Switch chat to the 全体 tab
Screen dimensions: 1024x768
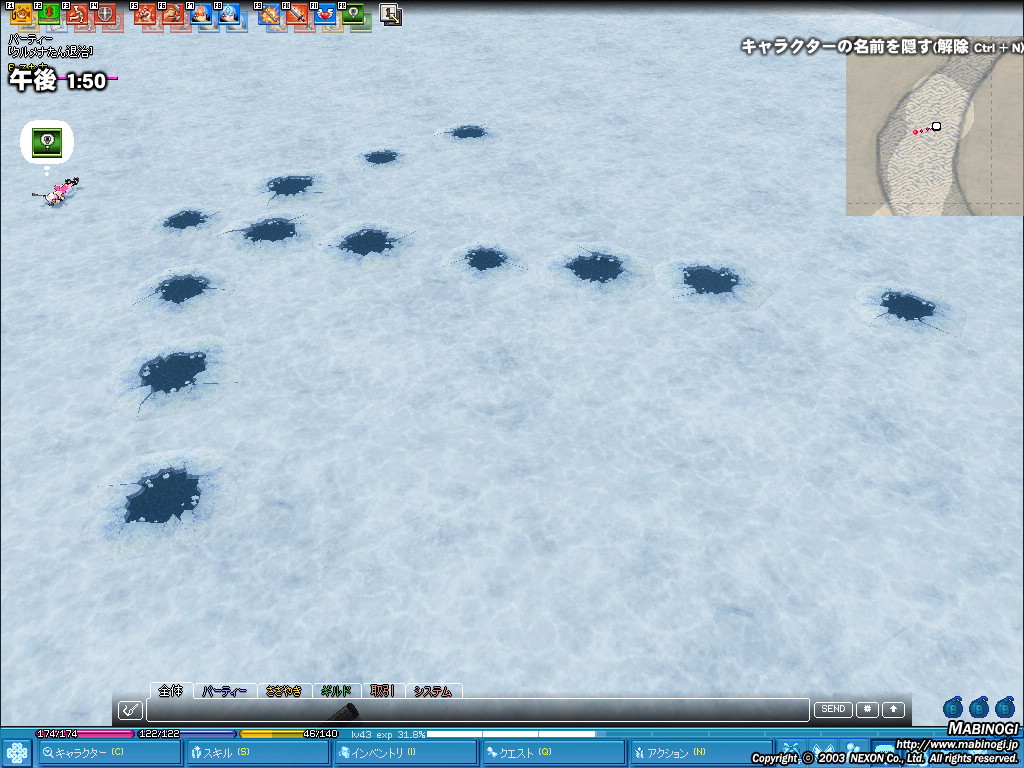tap(171, 691)
